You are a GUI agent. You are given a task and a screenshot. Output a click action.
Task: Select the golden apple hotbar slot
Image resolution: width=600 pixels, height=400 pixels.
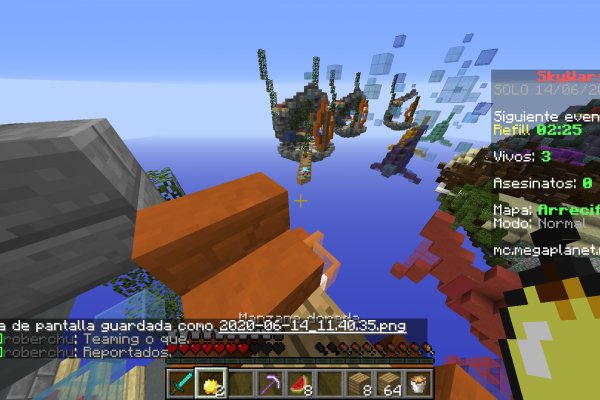211,381
